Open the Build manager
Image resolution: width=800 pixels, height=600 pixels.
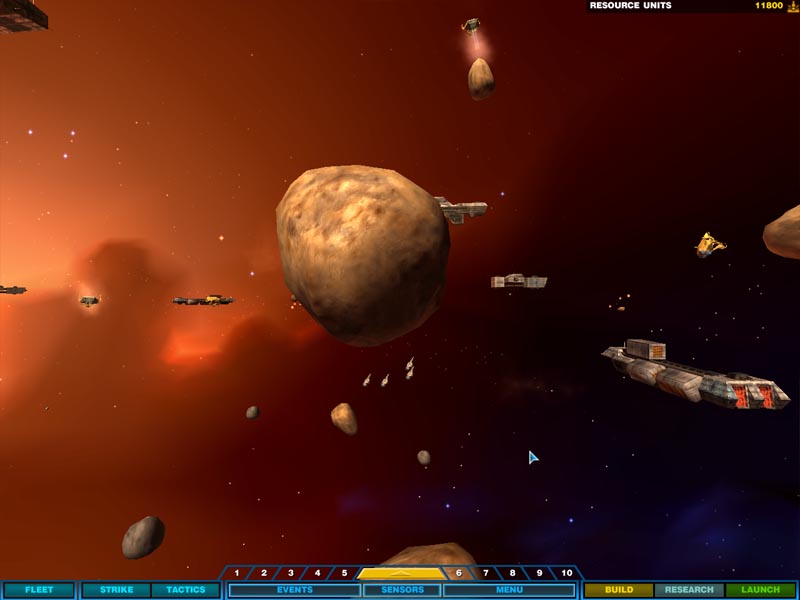click(x=618, y=590)
